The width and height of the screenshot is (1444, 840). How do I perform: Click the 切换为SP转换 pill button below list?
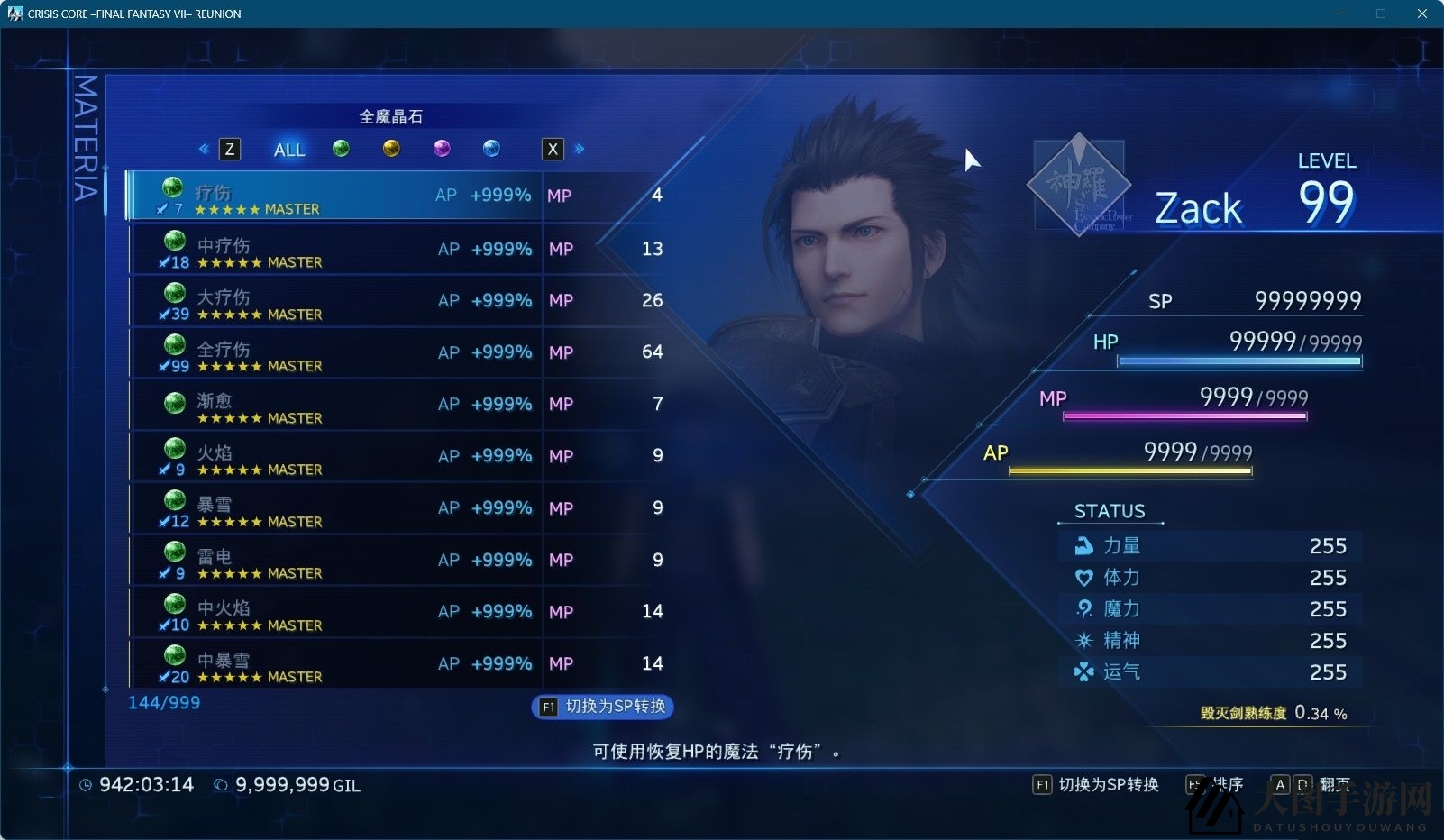pyautogui.click(x=603, y=707)
